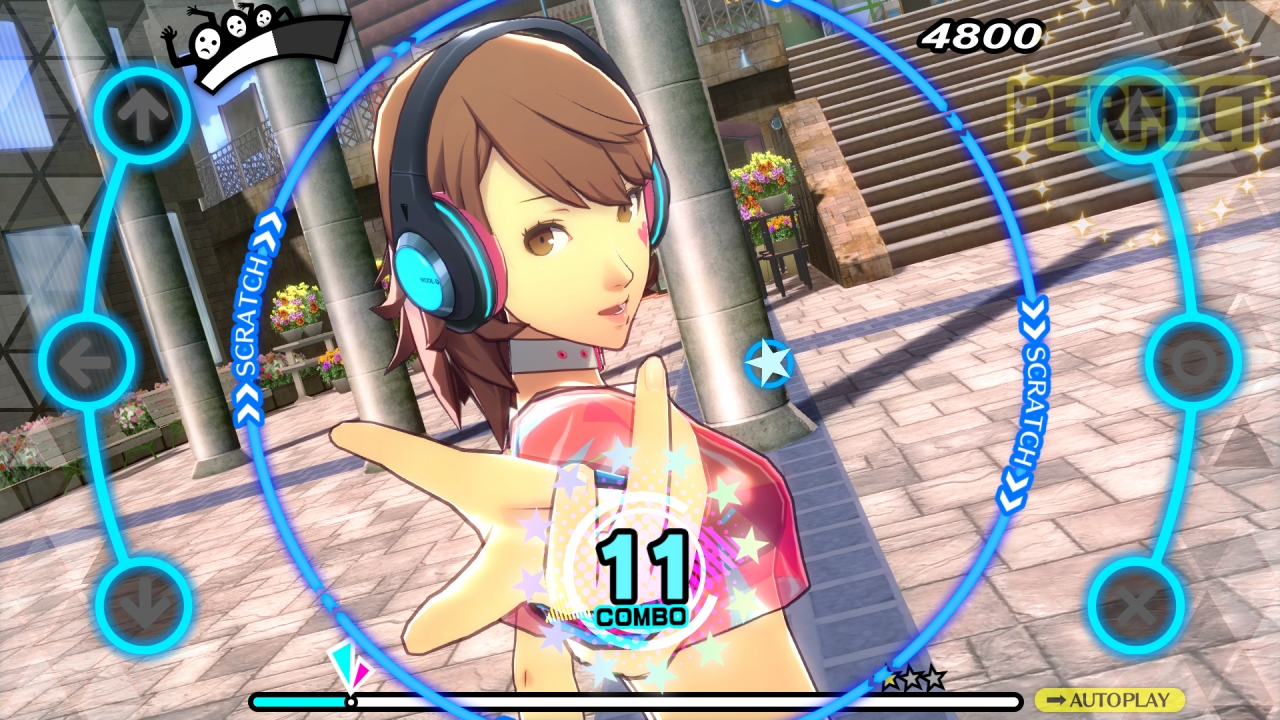Click the 11 COMBO counter
The image size is (1280, 720).
click(x=640, y=570)
